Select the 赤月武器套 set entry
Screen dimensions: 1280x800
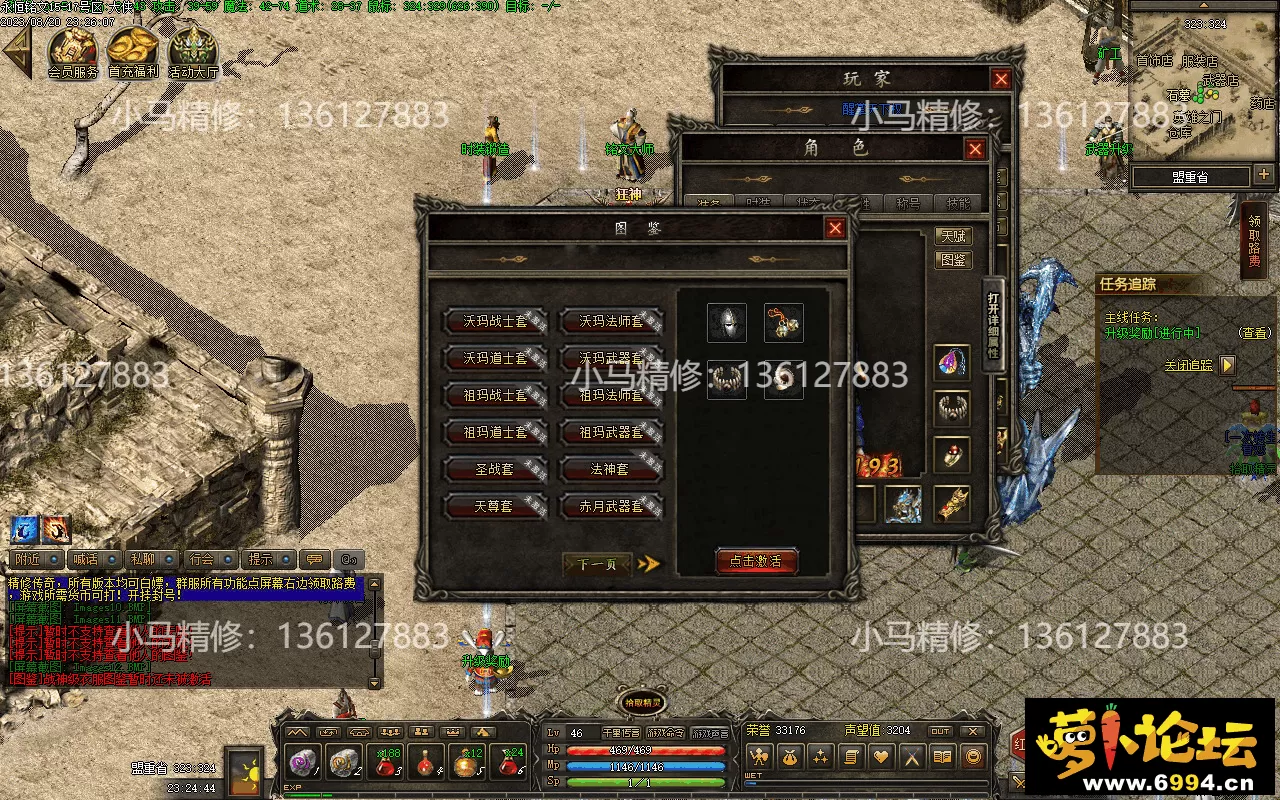click(611, 506)
